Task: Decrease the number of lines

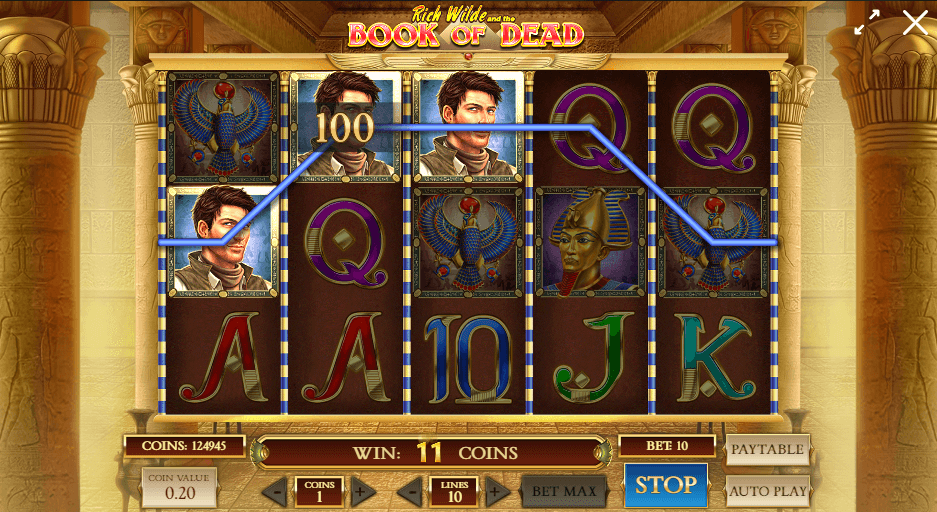Action: (411, 491)
